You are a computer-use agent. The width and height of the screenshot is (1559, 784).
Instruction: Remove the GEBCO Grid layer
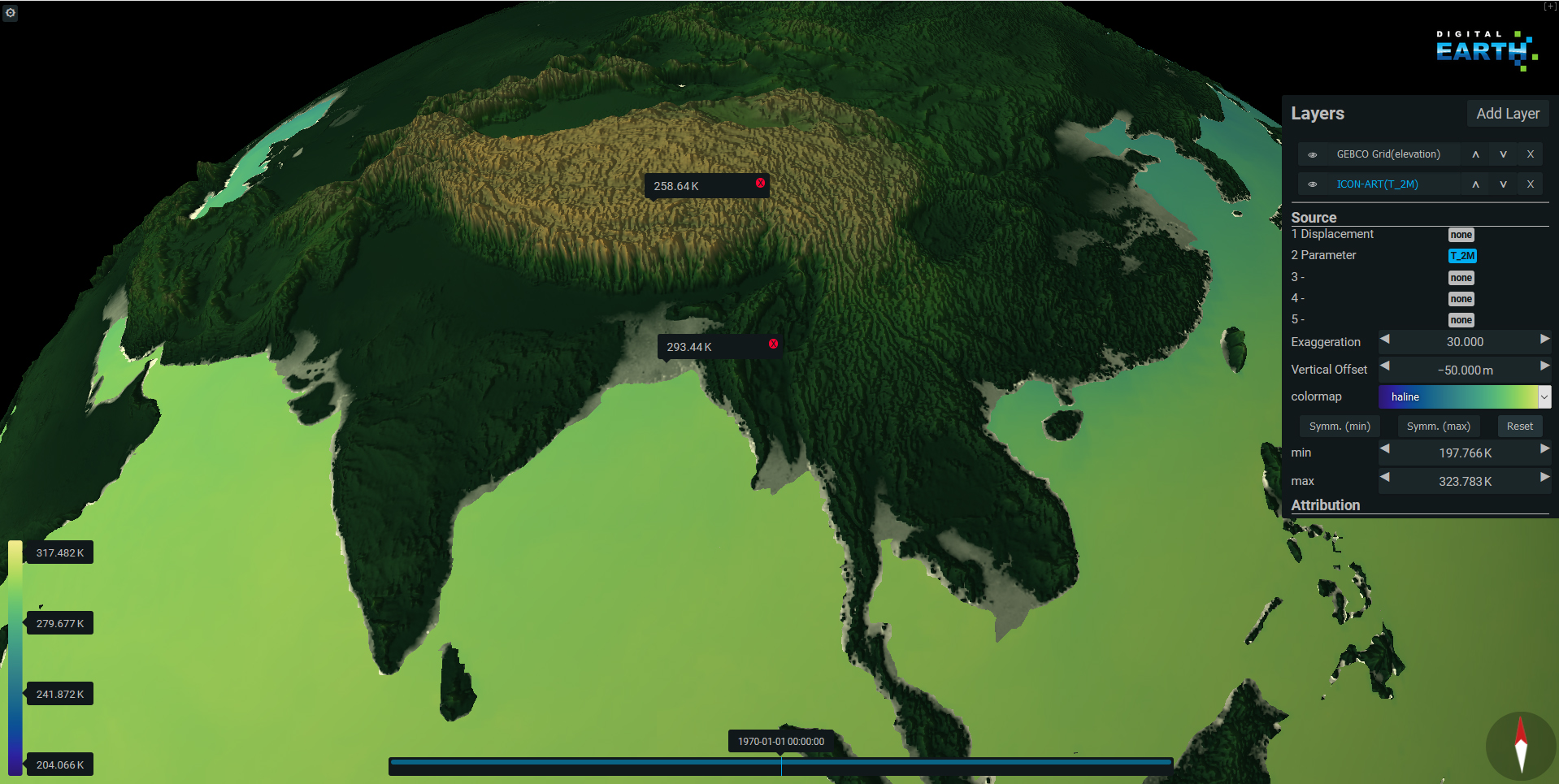point(1530,154)
